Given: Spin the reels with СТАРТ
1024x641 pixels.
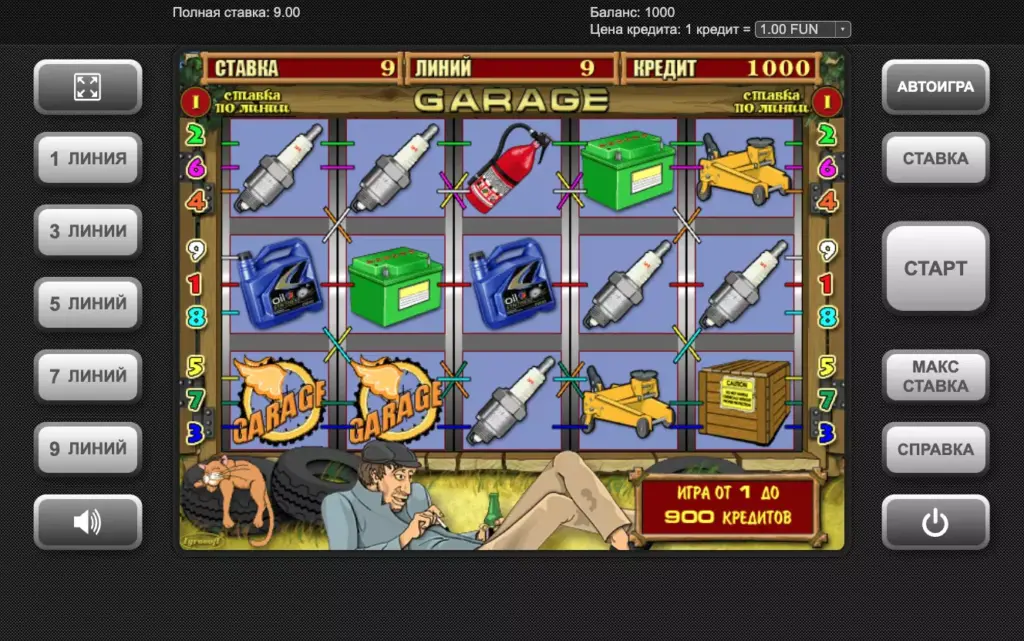Looking at the screenshot, I should click(x=935, y=268).
